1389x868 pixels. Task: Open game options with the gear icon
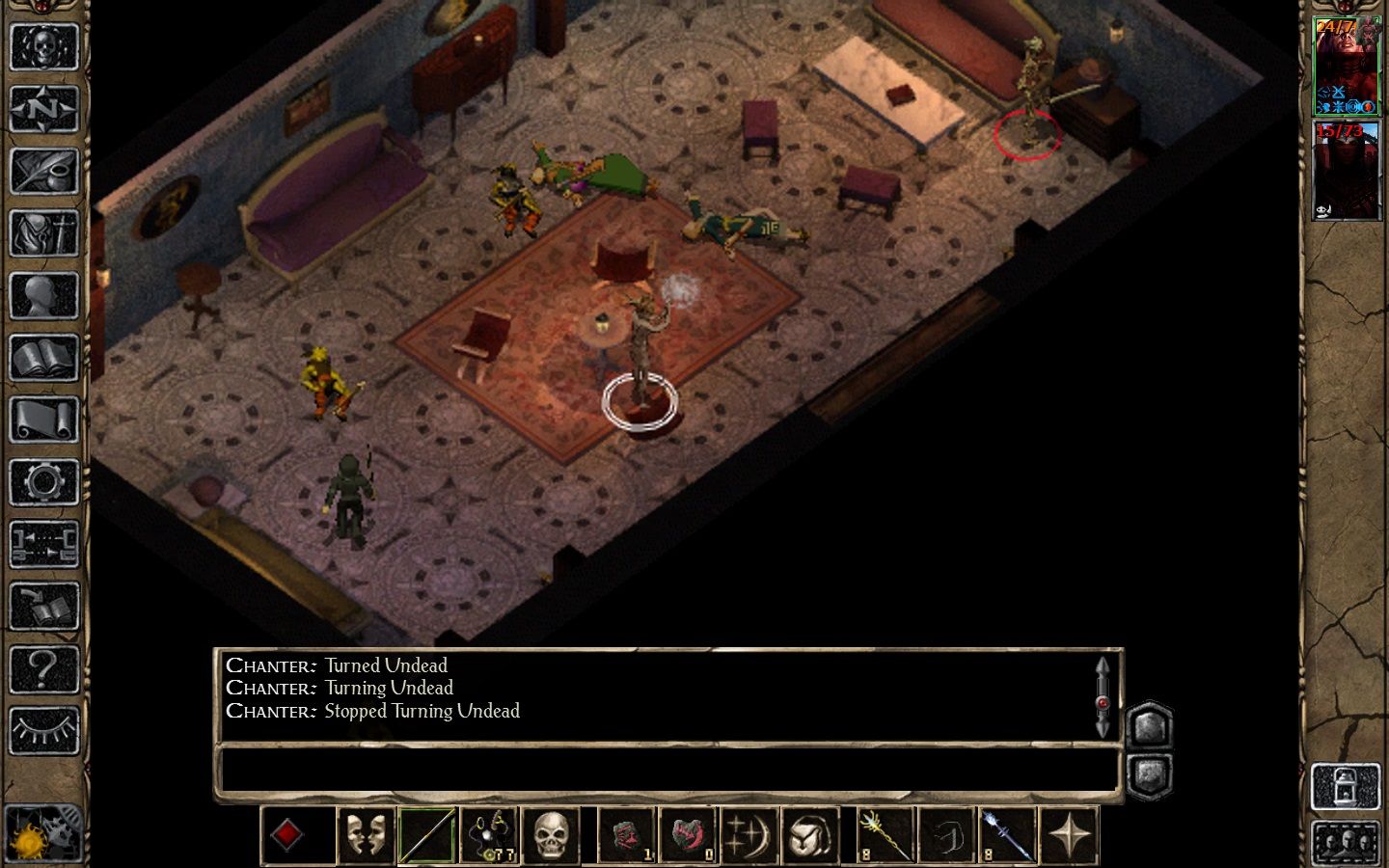click(43, 482)
